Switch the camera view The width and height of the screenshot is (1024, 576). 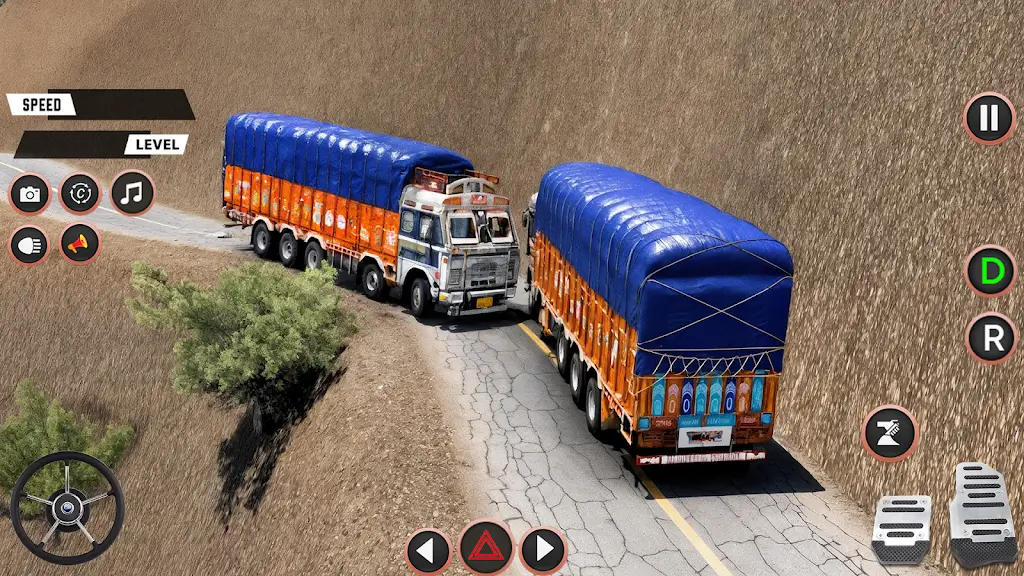pyautogui.click(x=30, y=194)
